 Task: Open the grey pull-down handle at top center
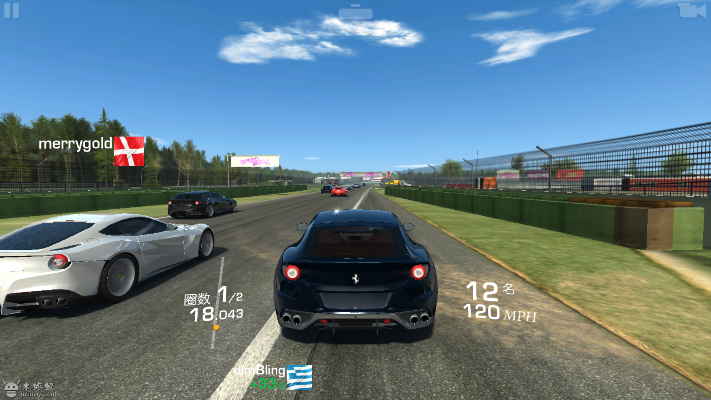(355, 12)
